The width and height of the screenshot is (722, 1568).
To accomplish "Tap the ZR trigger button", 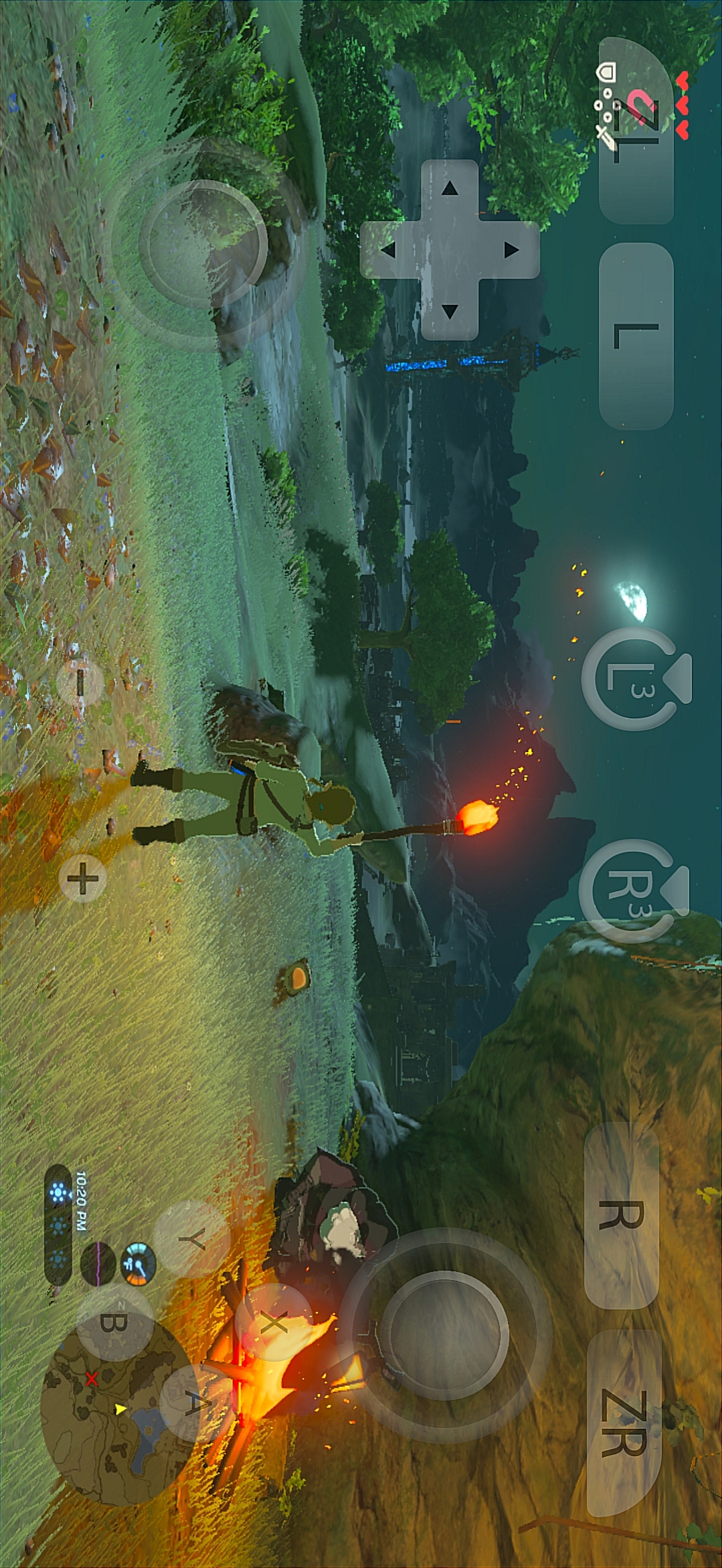I will pyautogui.click(x=624, y=1423).
